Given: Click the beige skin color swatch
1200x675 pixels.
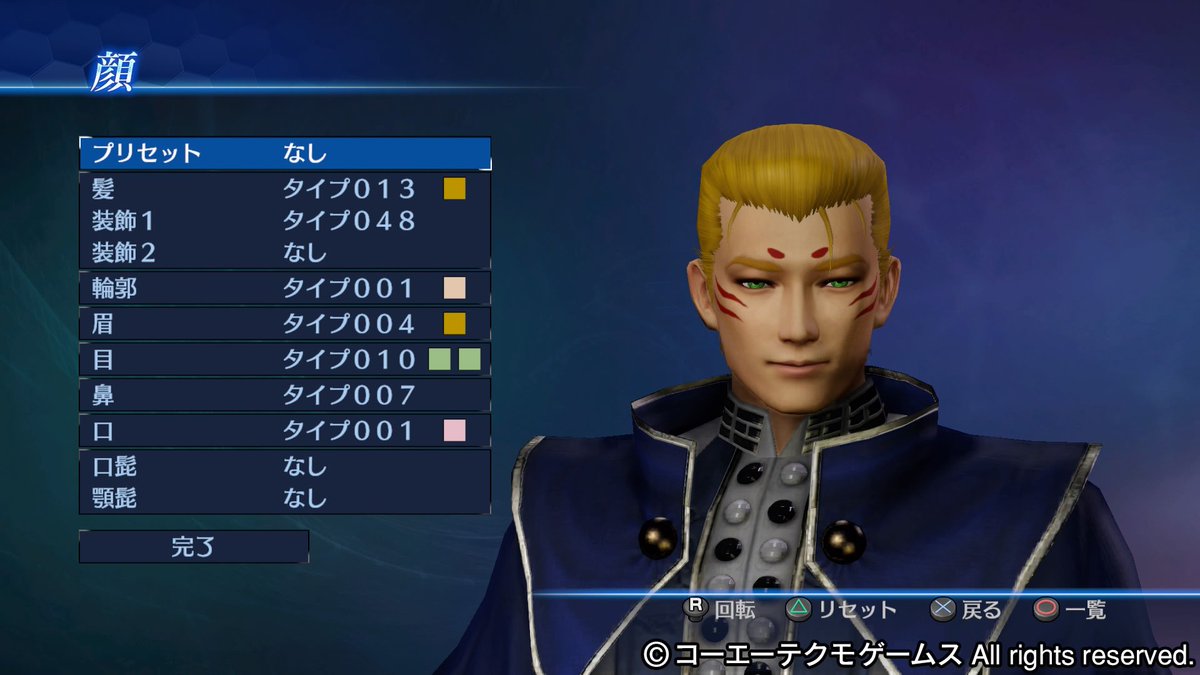Looking at the screenshot, I should (x=455, y=289).
